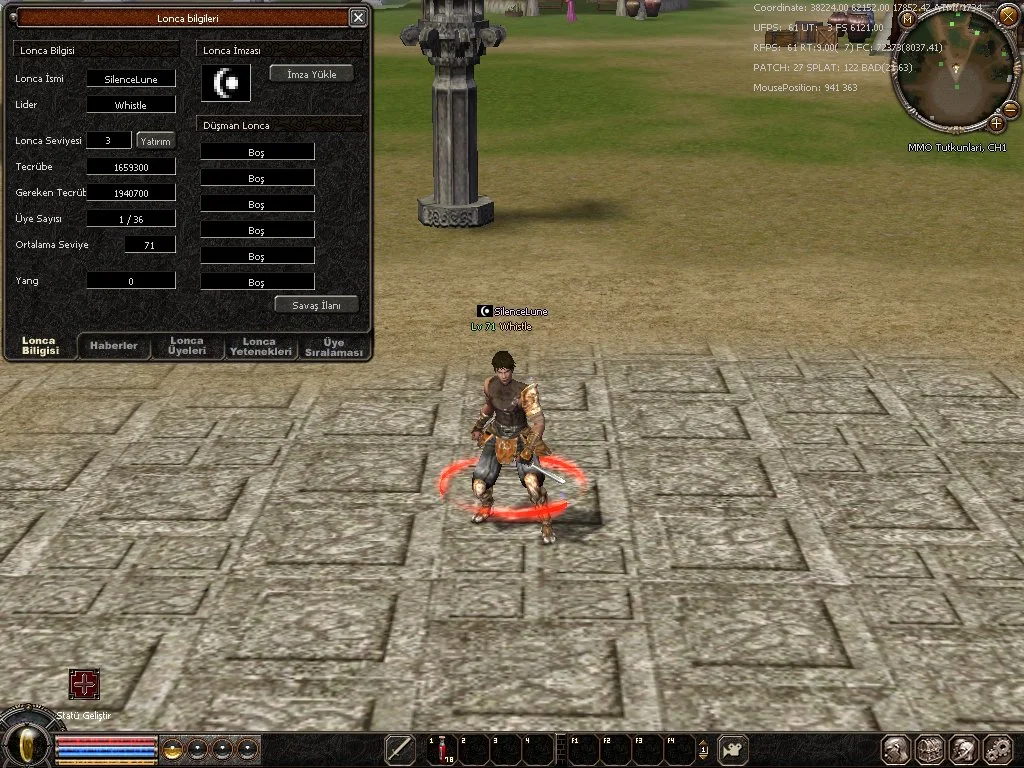Image resolution: width=1024 pixels, height=768 pixels.
Task: Switch to the Haberler tab
Action: coord(114,346)
